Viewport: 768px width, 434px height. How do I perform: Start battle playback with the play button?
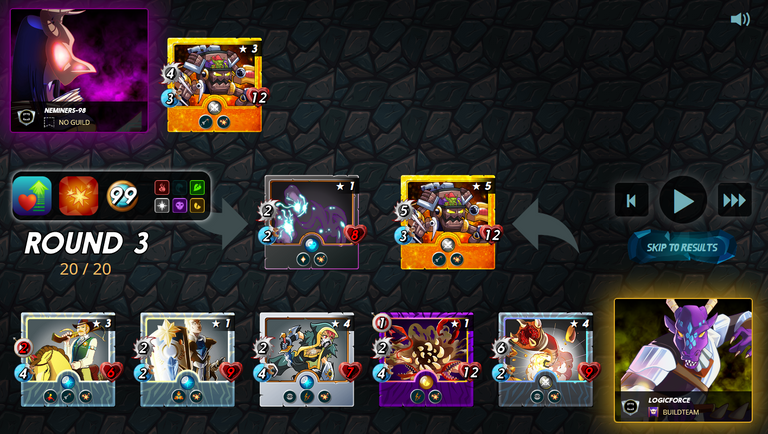tap(683, 201)
